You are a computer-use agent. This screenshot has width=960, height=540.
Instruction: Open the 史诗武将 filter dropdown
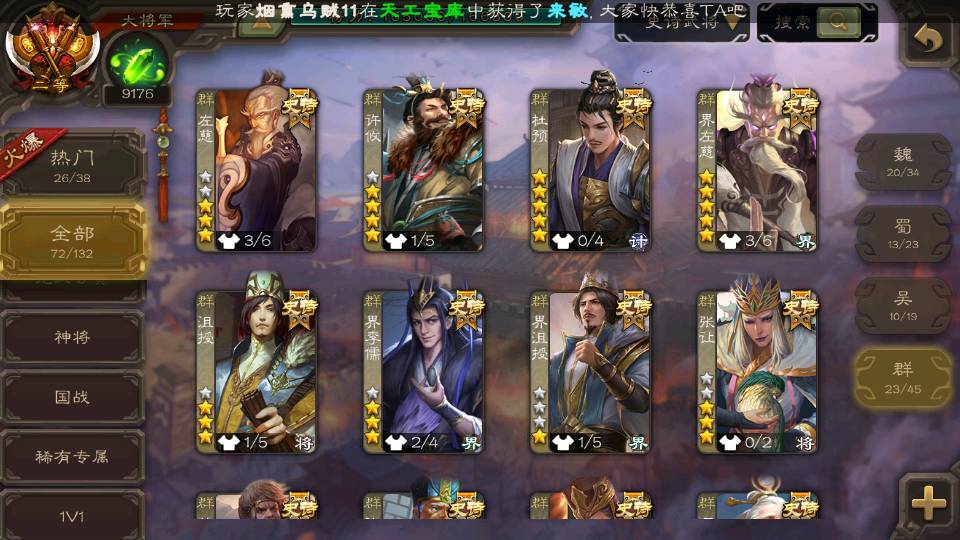[x=682, y=23]
